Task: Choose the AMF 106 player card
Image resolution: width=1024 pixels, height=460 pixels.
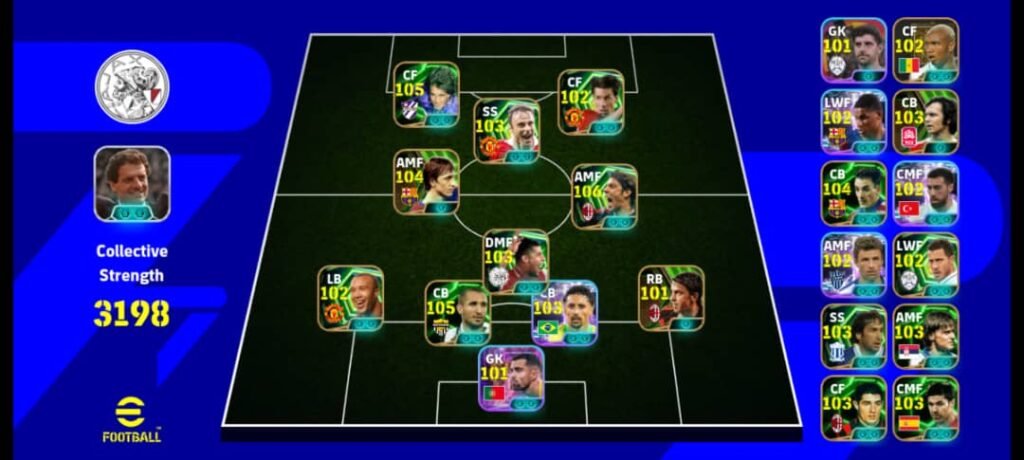Action: point(604,197)
